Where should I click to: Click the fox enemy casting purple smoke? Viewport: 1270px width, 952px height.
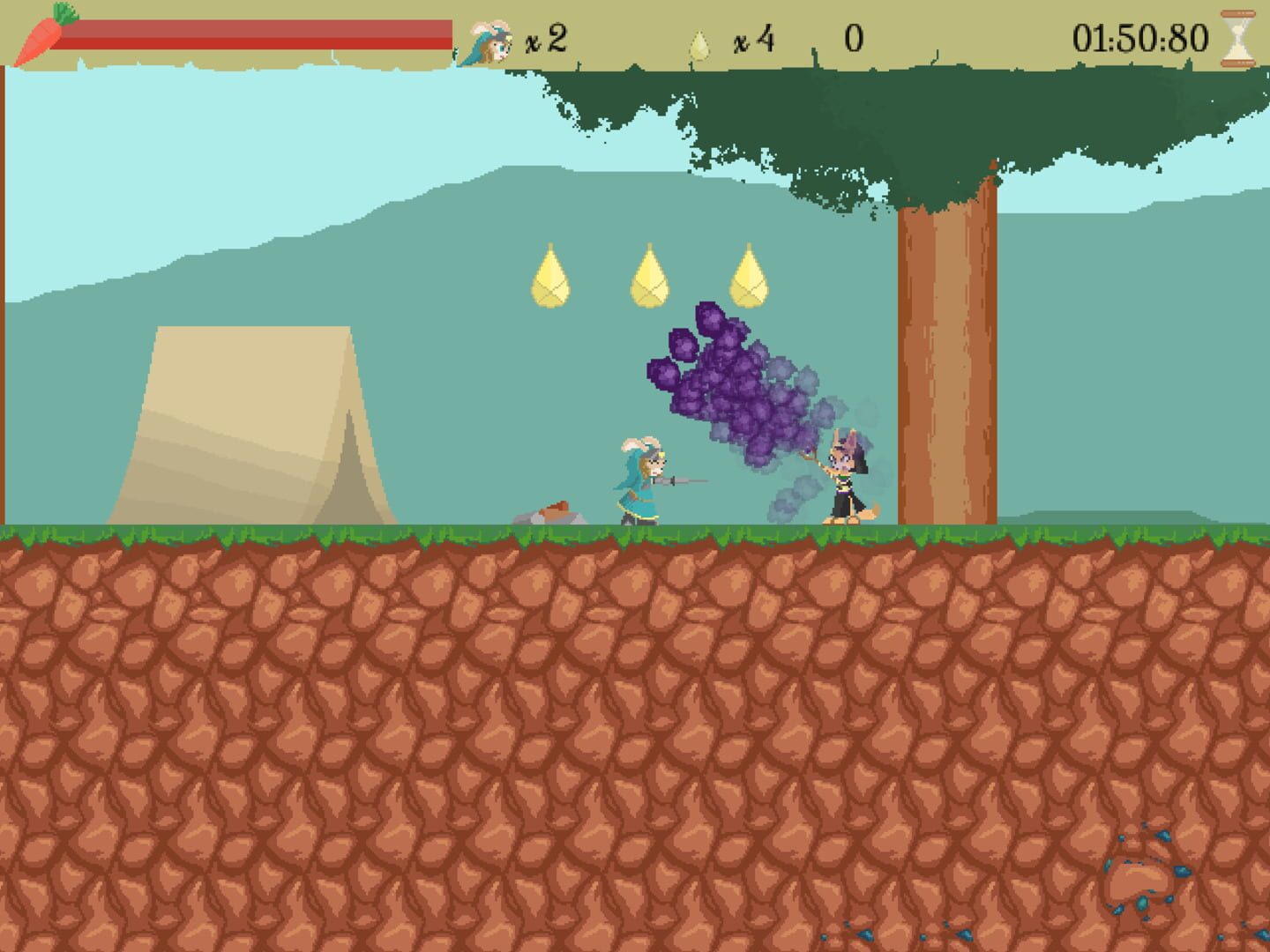click(x=844, y=476)
